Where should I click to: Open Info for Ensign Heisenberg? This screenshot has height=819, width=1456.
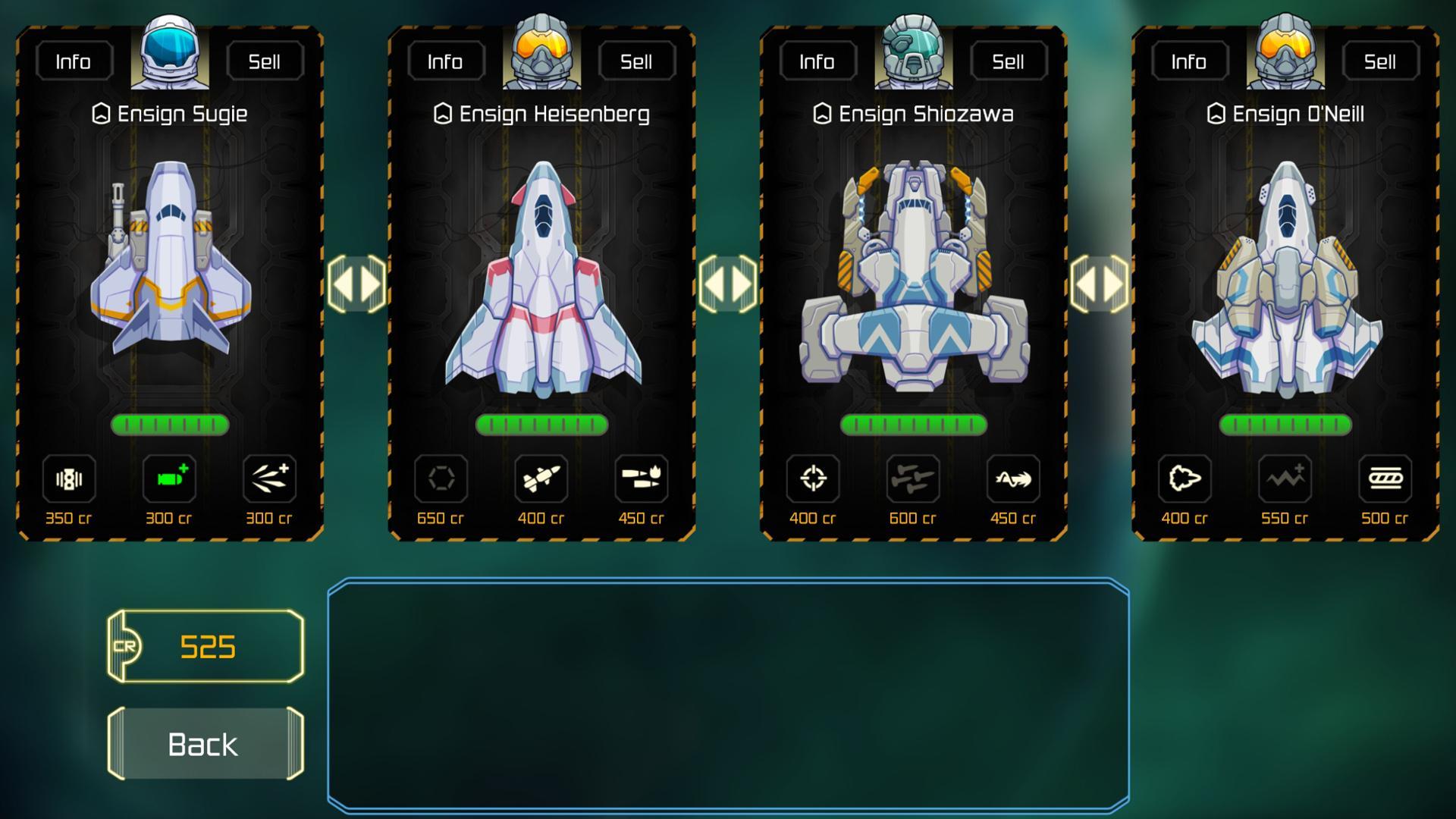444,61
